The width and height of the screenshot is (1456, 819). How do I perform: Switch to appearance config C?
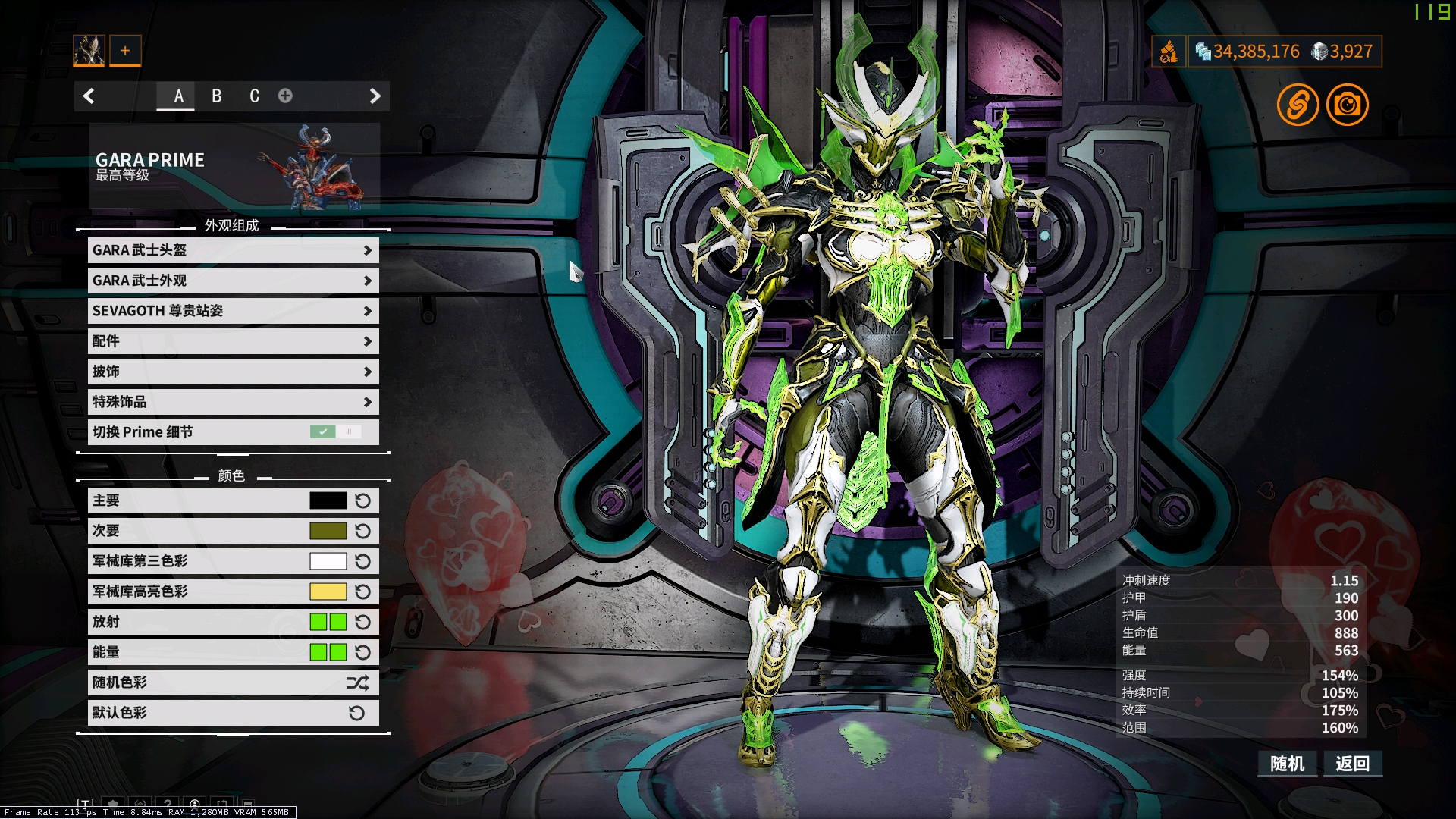(x=255, y=96)
